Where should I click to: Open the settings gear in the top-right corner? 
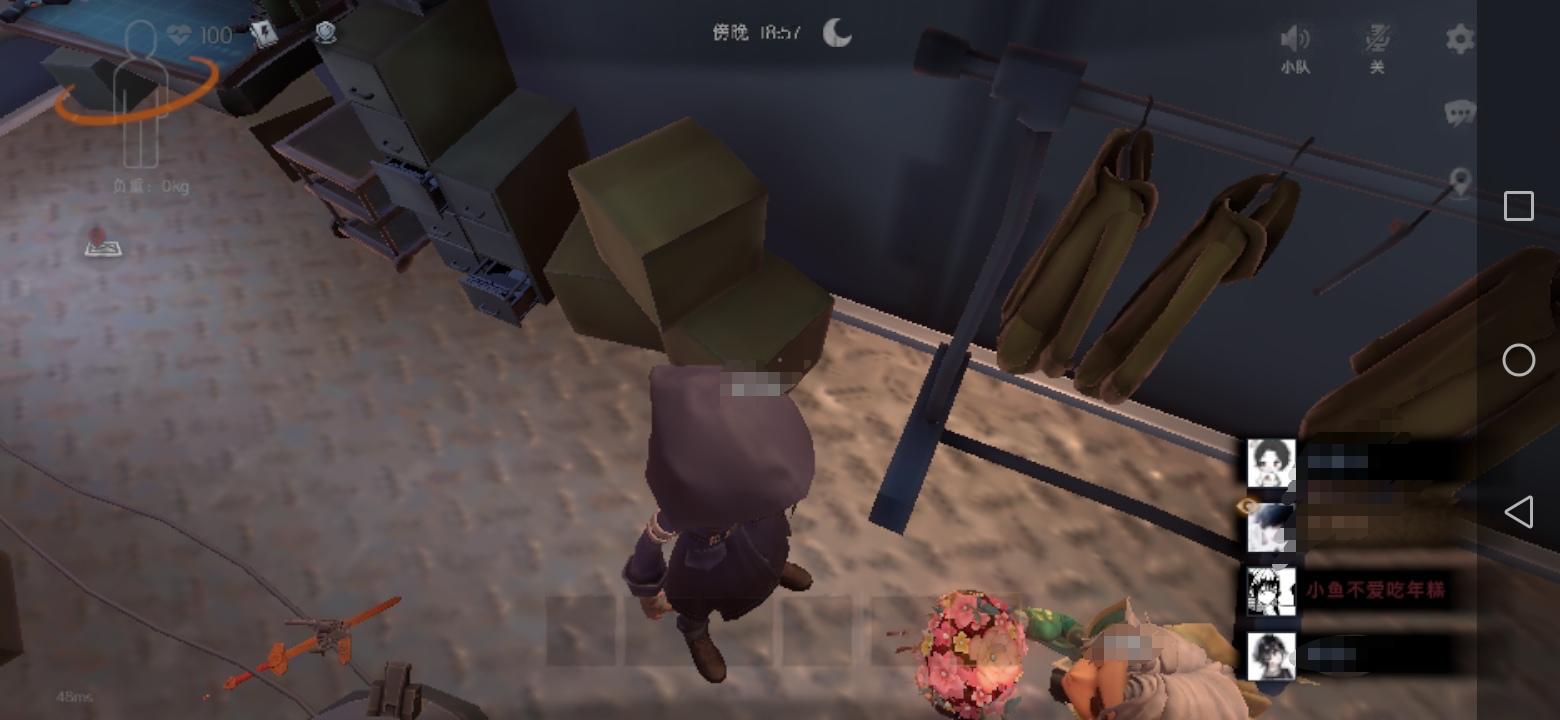[x=1460, y=39]
